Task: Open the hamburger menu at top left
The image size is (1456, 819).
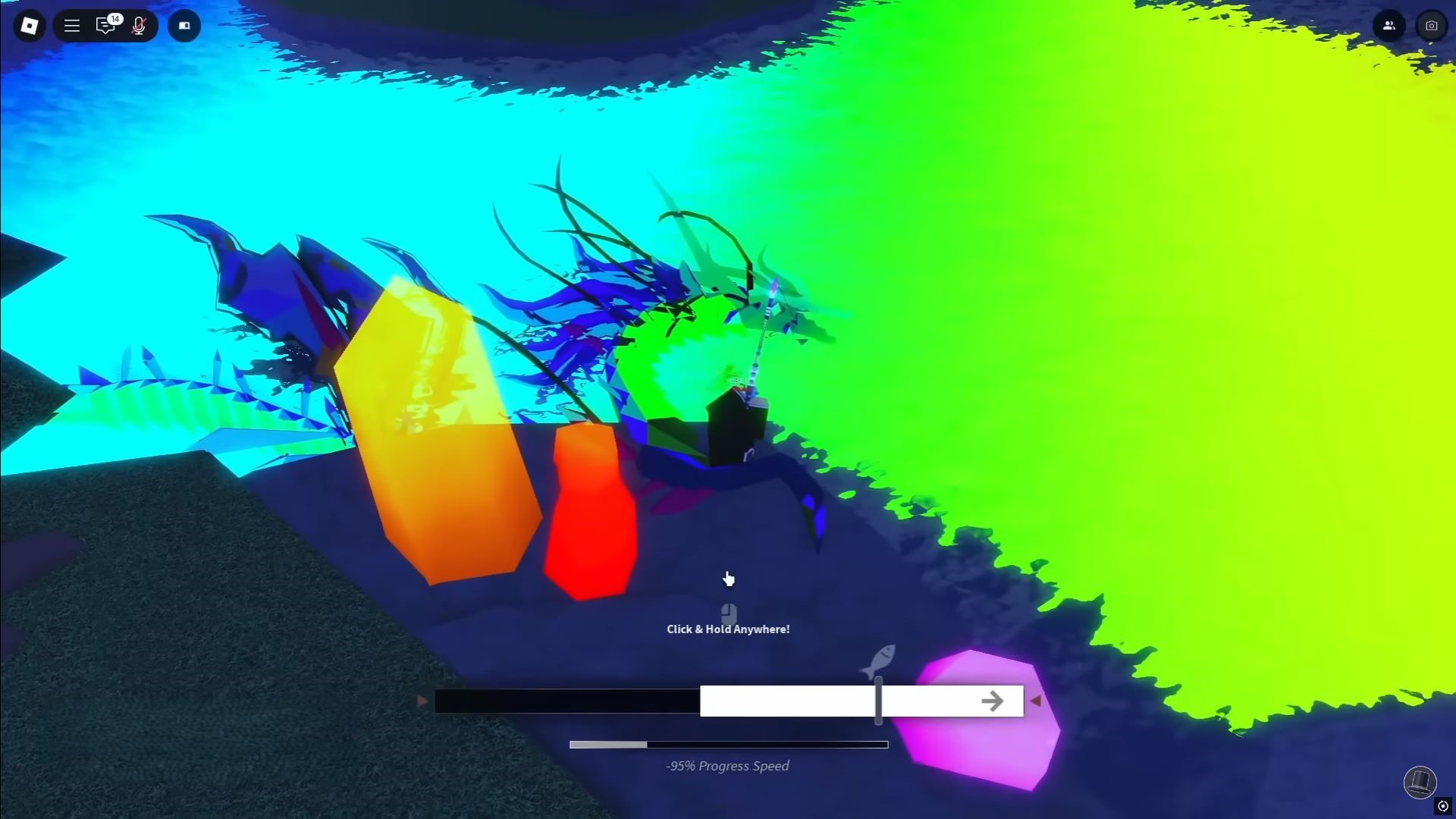Action: point(72,25)
